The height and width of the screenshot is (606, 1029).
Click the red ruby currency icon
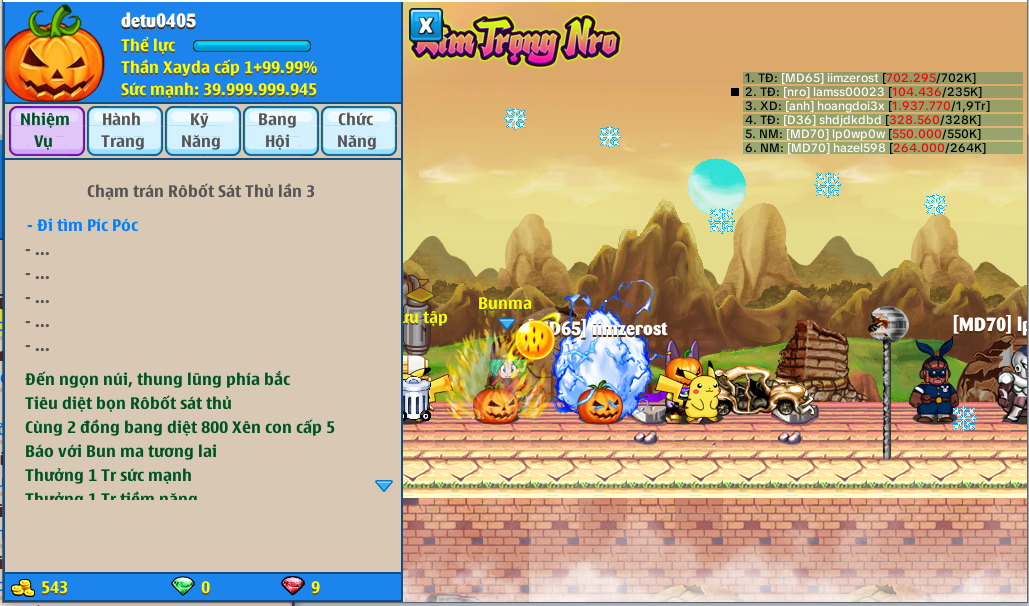pyautogui.click(x=293, y=587)
